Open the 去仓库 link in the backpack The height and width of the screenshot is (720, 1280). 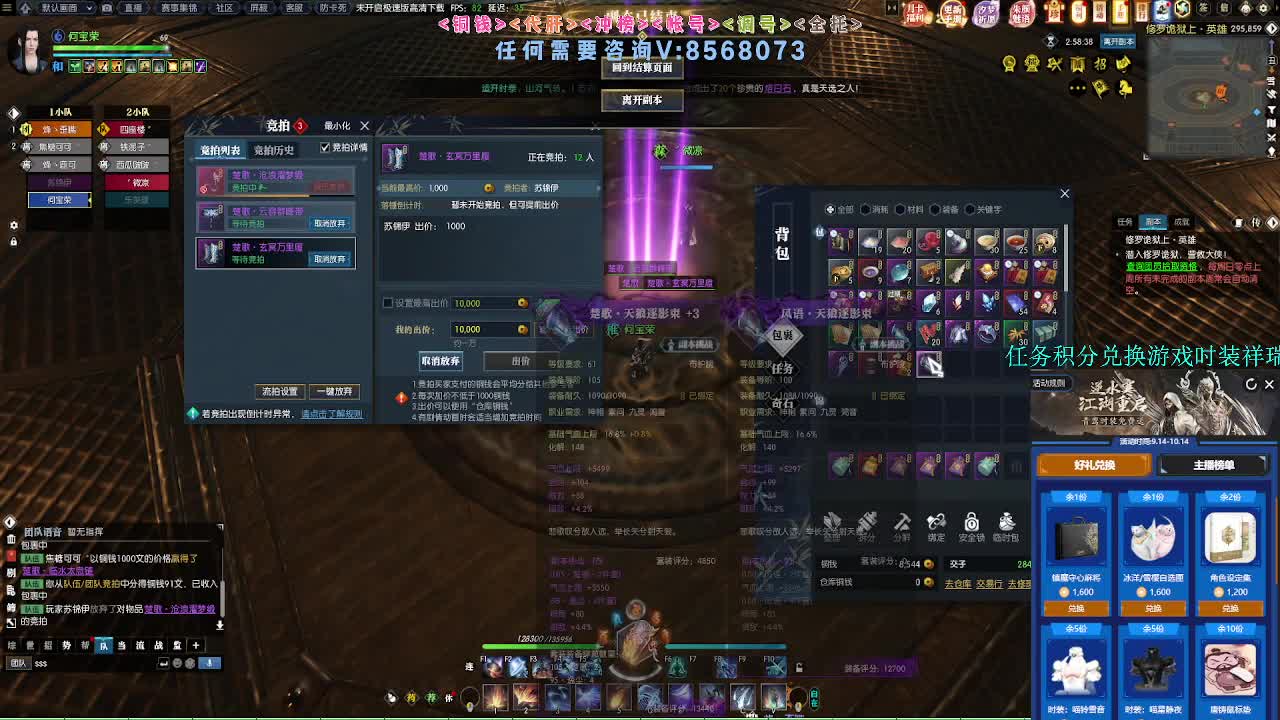click(x=959, y=582)
